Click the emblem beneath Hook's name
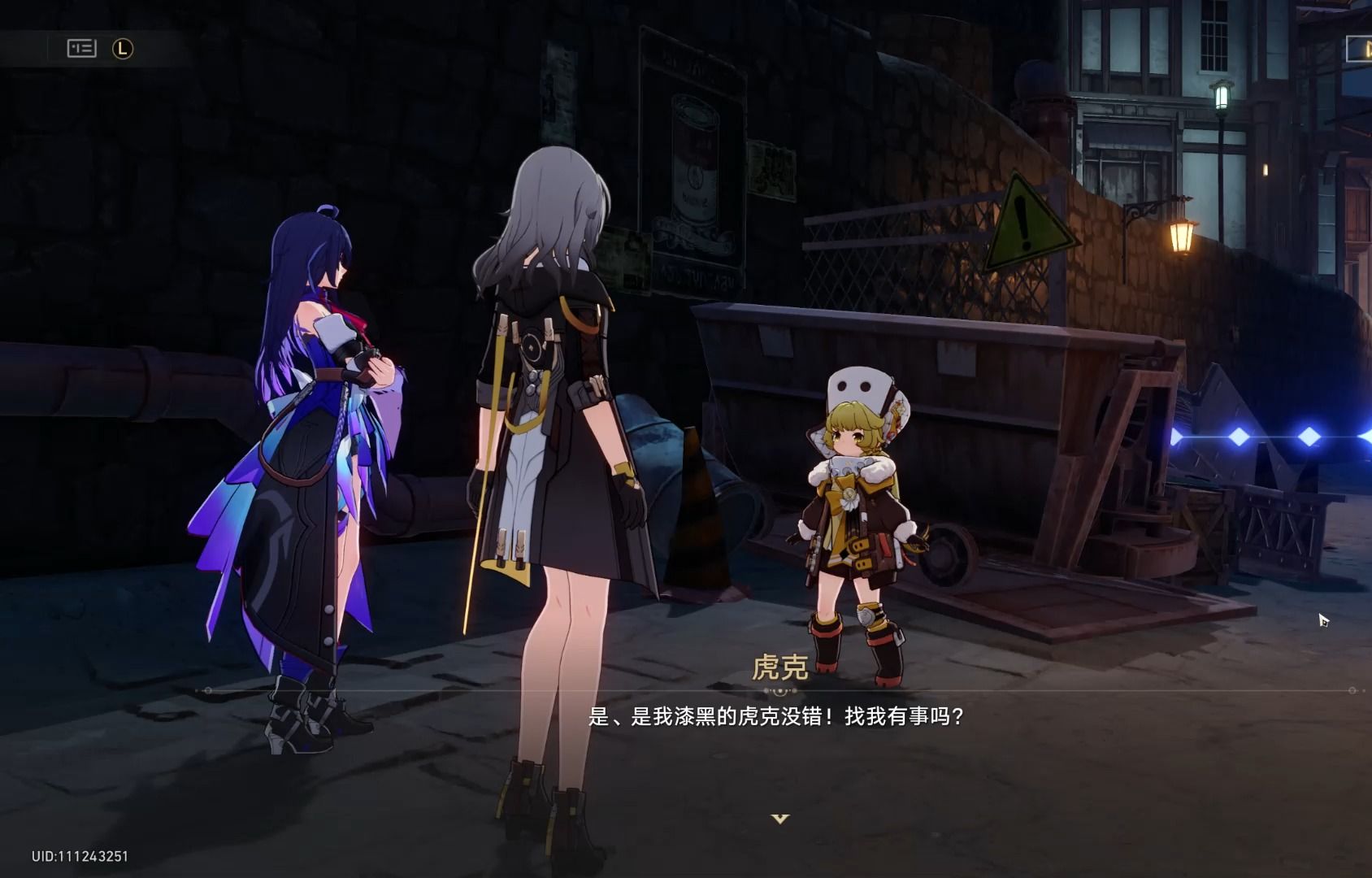1372x878 pixels. point(779,690)
